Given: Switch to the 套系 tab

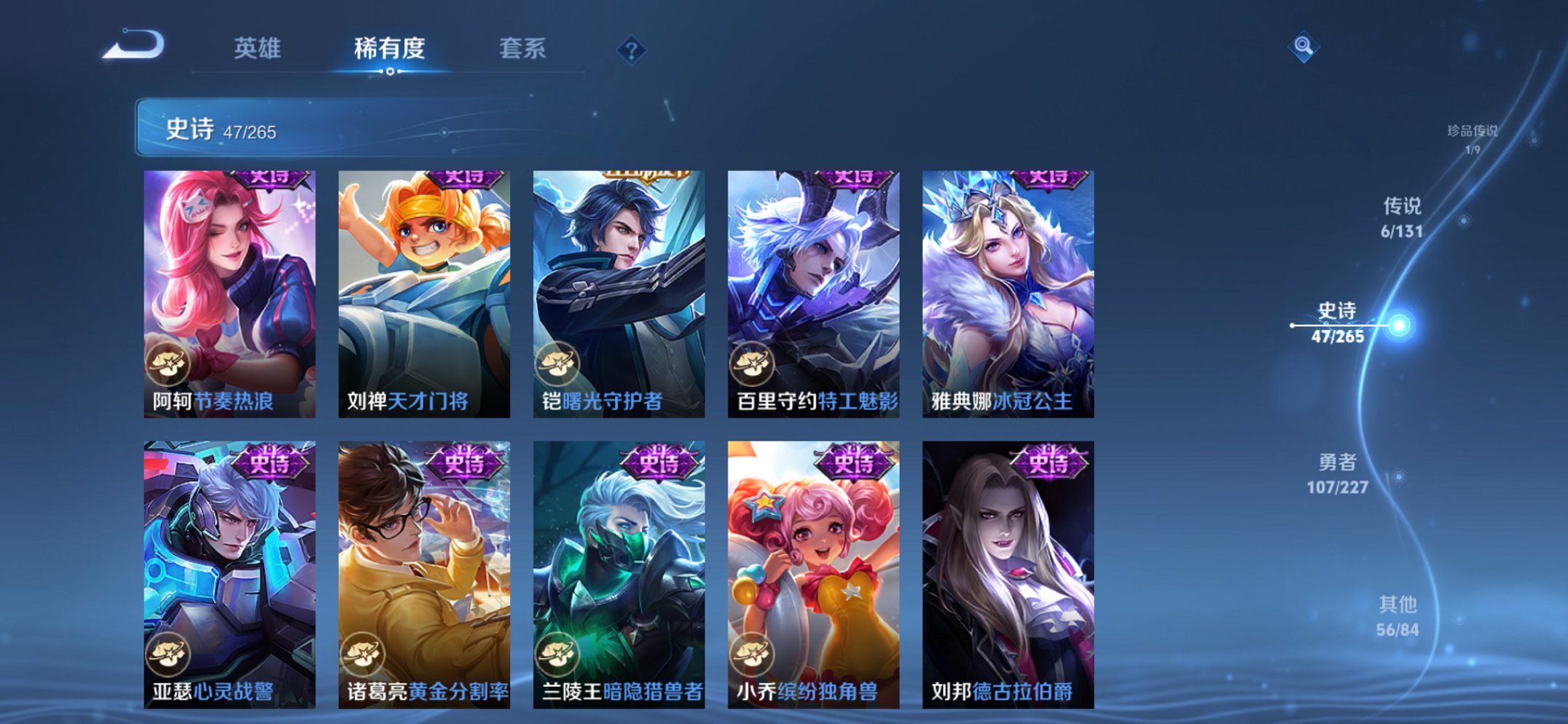Looking at the screenshot, I should (x=523, y=49).
